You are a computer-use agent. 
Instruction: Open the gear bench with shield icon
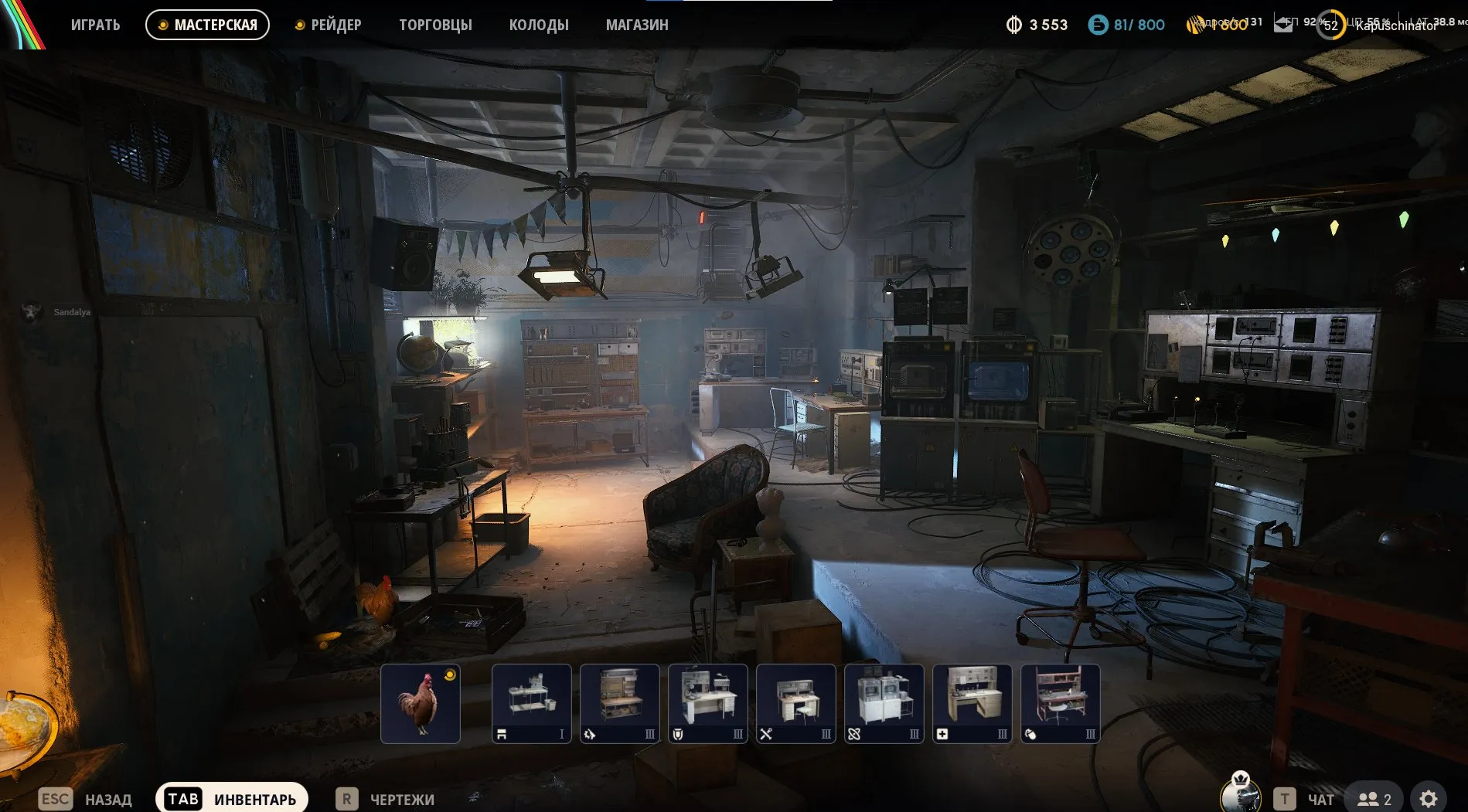[708, 703]
